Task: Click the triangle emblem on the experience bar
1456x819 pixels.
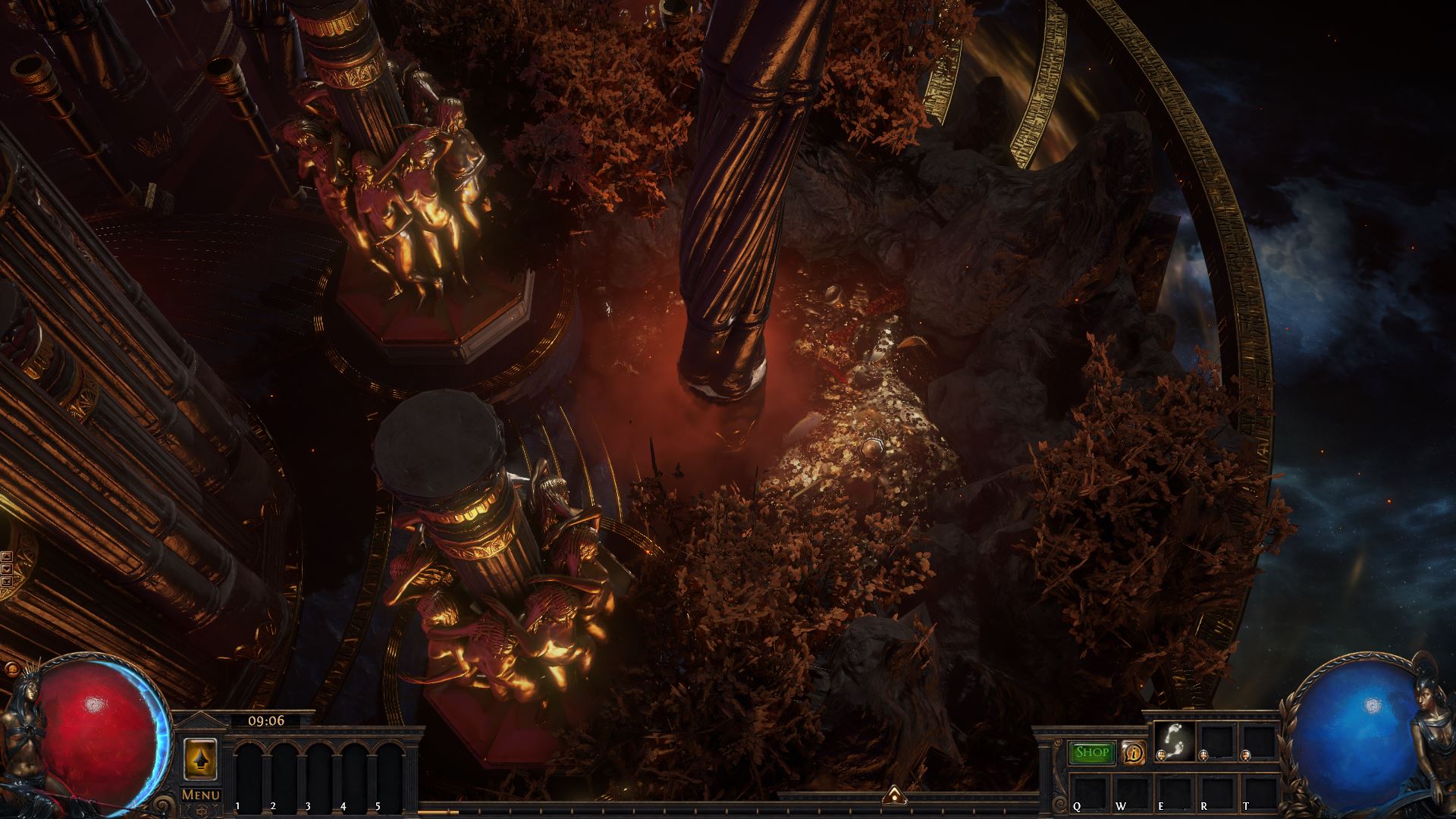Action: click(x=895, y=794)
